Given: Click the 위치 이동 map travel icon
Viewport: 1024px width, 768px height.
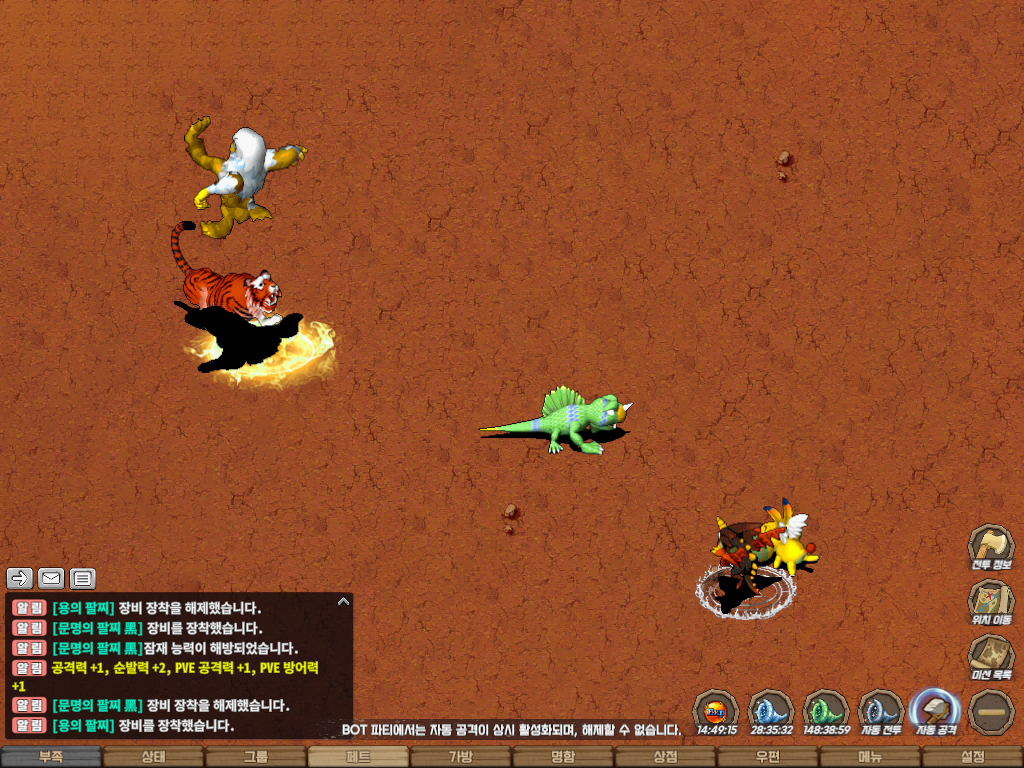Looking at the screenshot, I should pyautogui.click(x=990, y=600).
